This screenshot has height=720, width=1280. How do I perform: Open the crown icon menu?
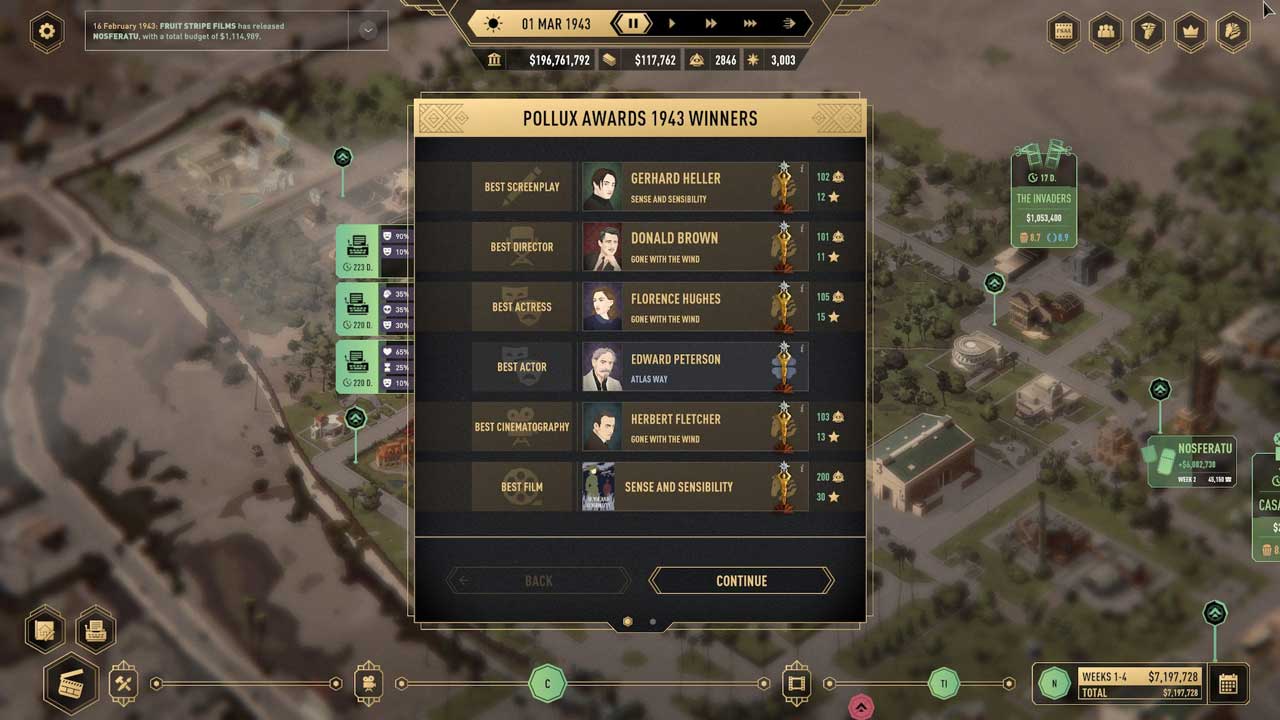tap(1190, 31)
